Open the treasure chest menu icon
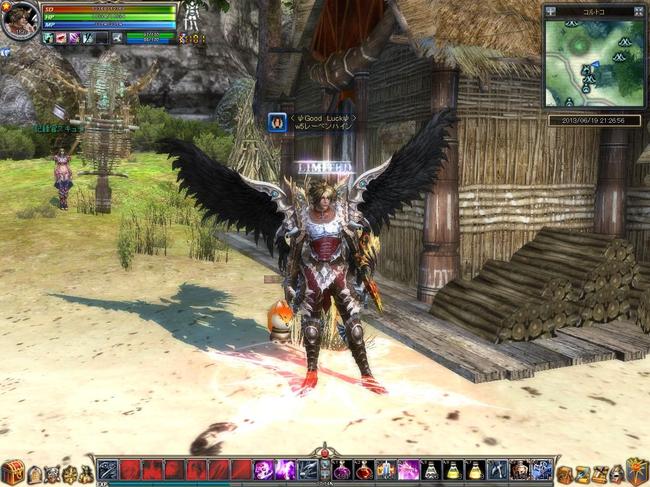650x487 pixels. [12, 472]
